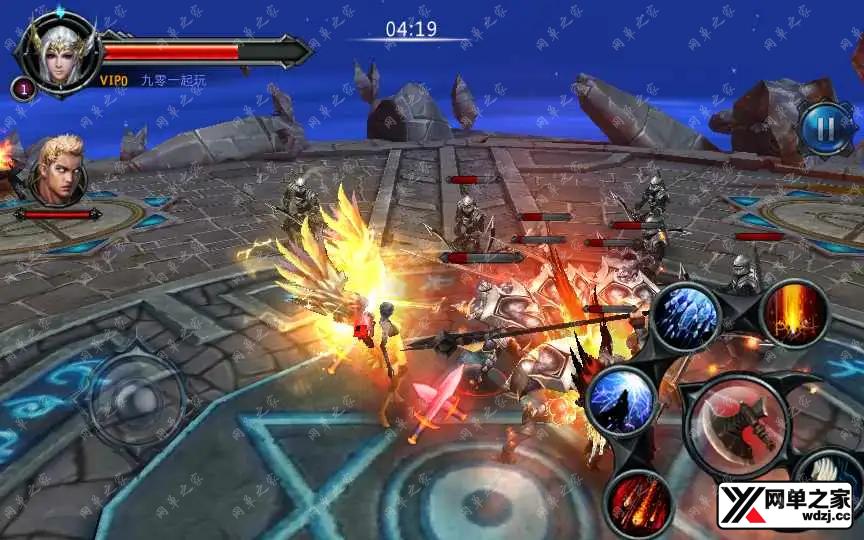Pause the game with the blue button
This screenshot has width=864, height=540.
pyautogui.click(x=825, y=127)
